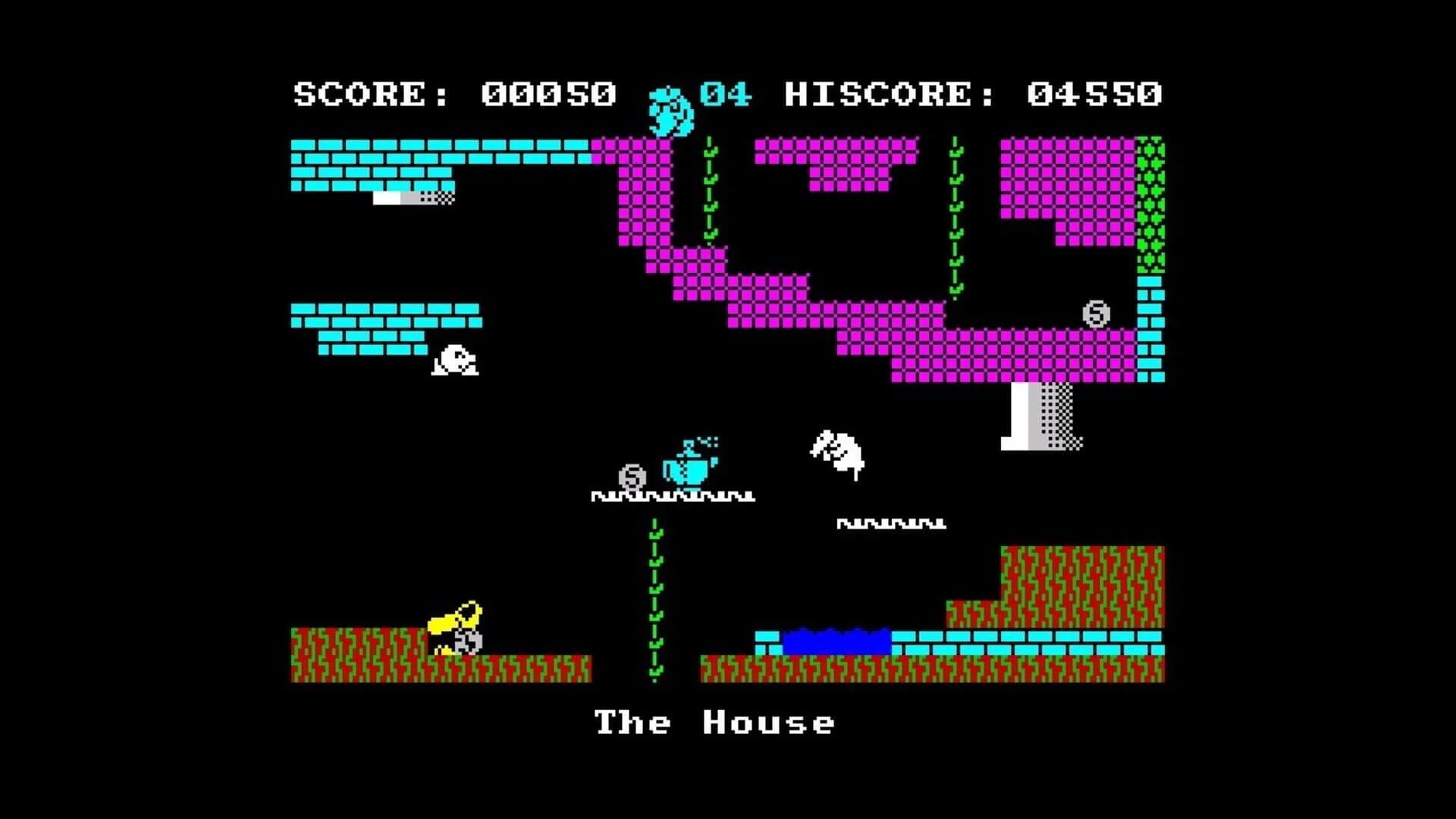Image resolution: width=1456 pixels, height=819 pixels.
Task: Click the central hanging green vine
Action: point(654,599)
